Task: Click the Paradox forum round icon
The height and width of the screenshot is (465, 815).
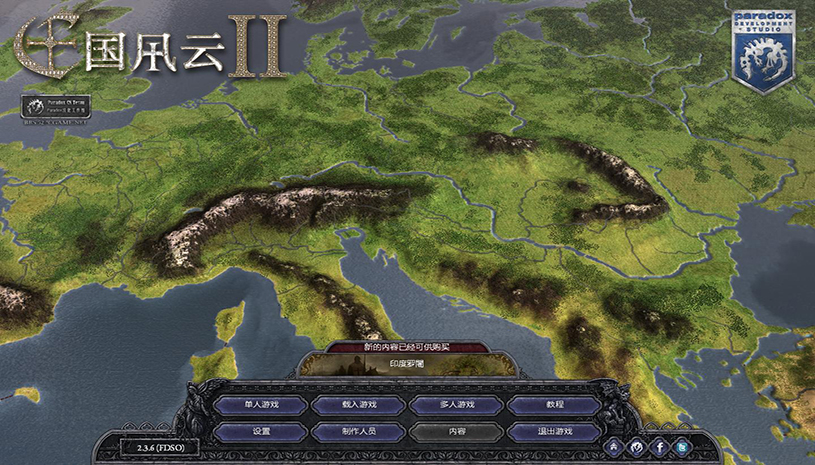Action: pyautogui.click(x=636, y=446)
